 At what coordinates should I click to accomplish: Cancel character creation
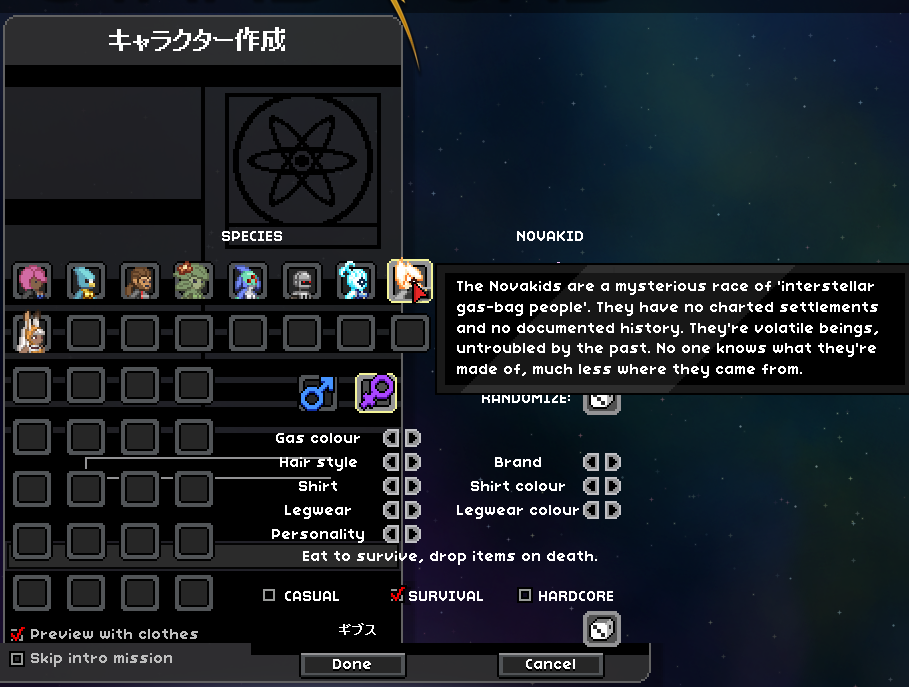(550, 664)
